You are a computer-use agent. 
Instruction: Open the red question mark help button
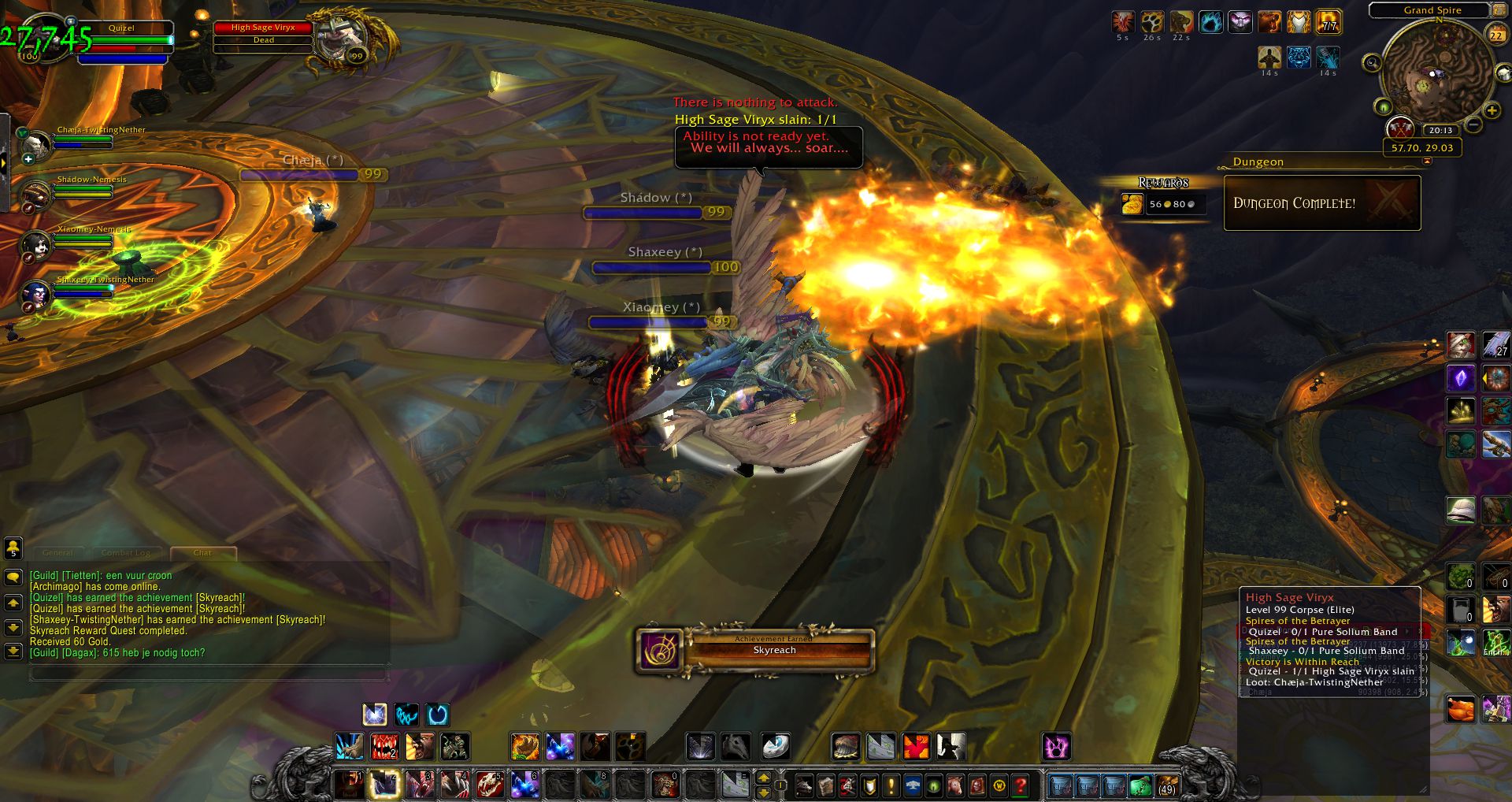click(x=1021, y=785)
